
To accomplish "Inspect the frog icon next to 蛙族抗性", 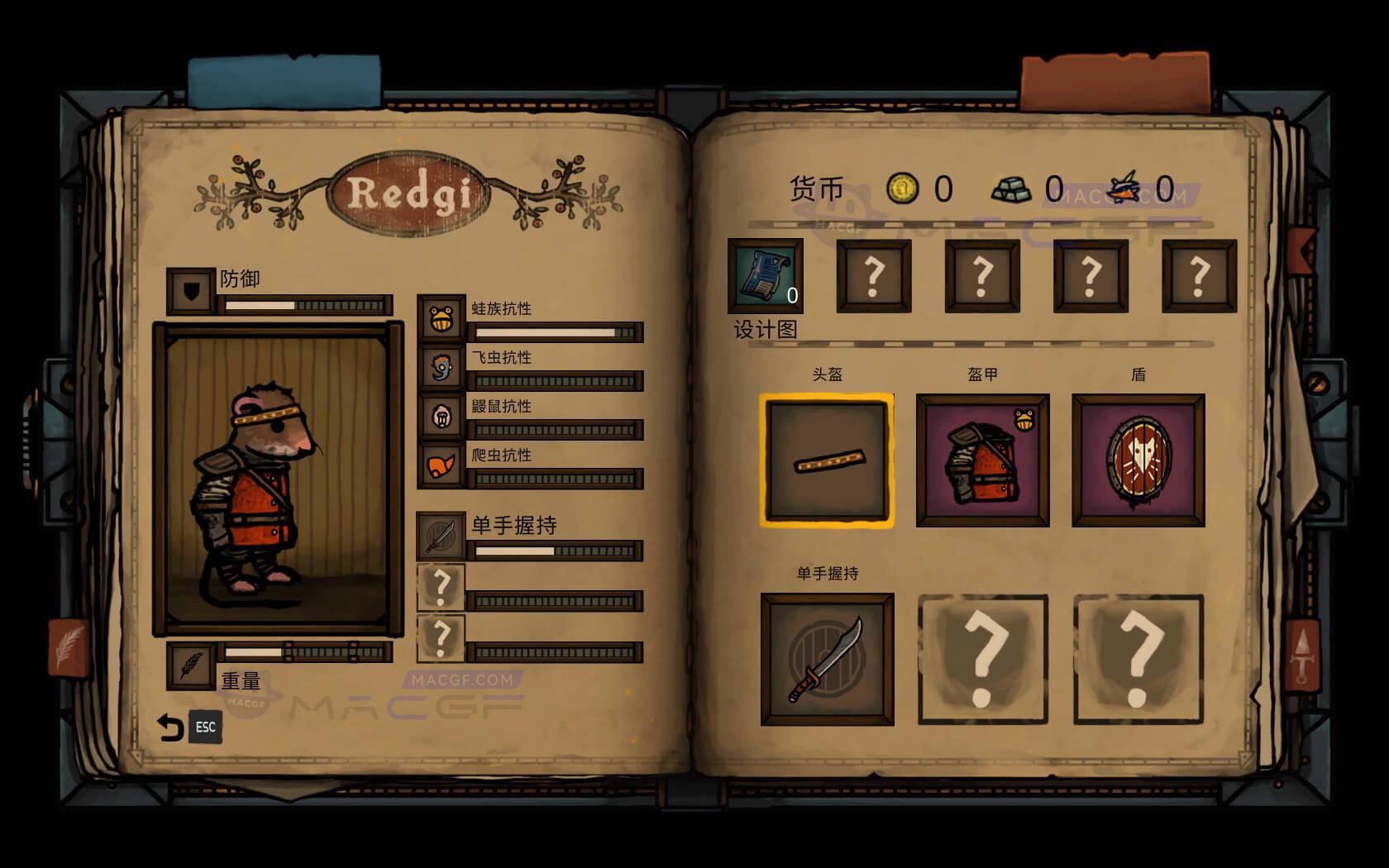I will coord(441,317).
